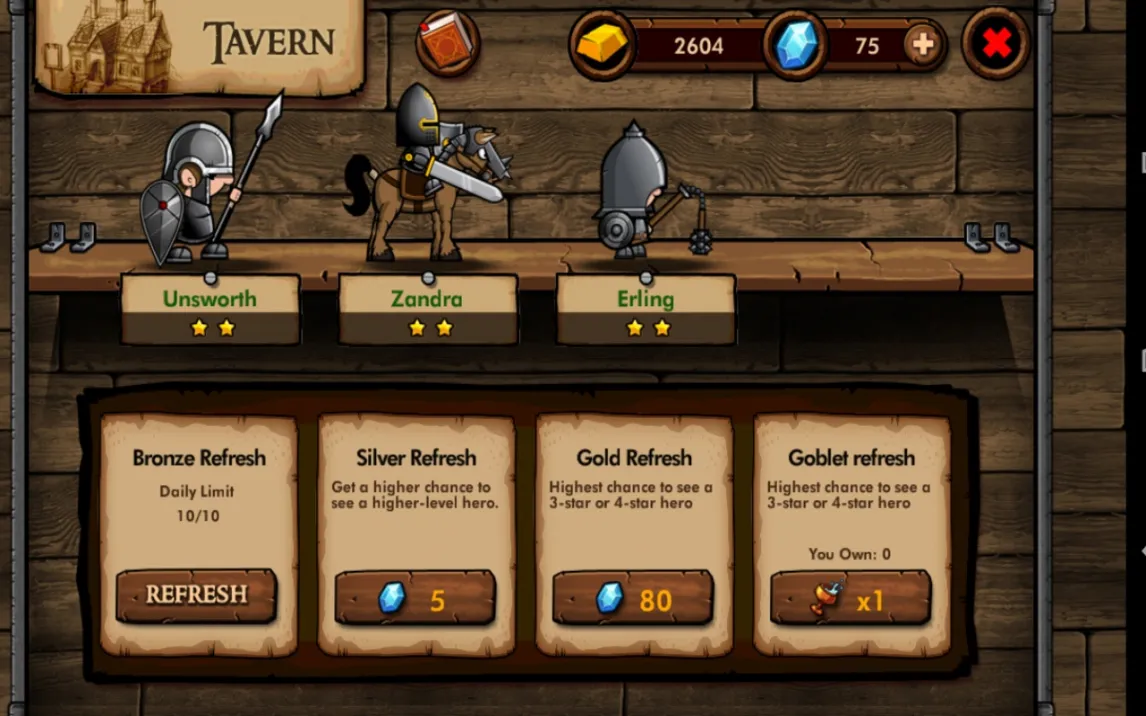Pick hero Erling's name plate
The image size is (1146, 716).
(x=645, y=309)
